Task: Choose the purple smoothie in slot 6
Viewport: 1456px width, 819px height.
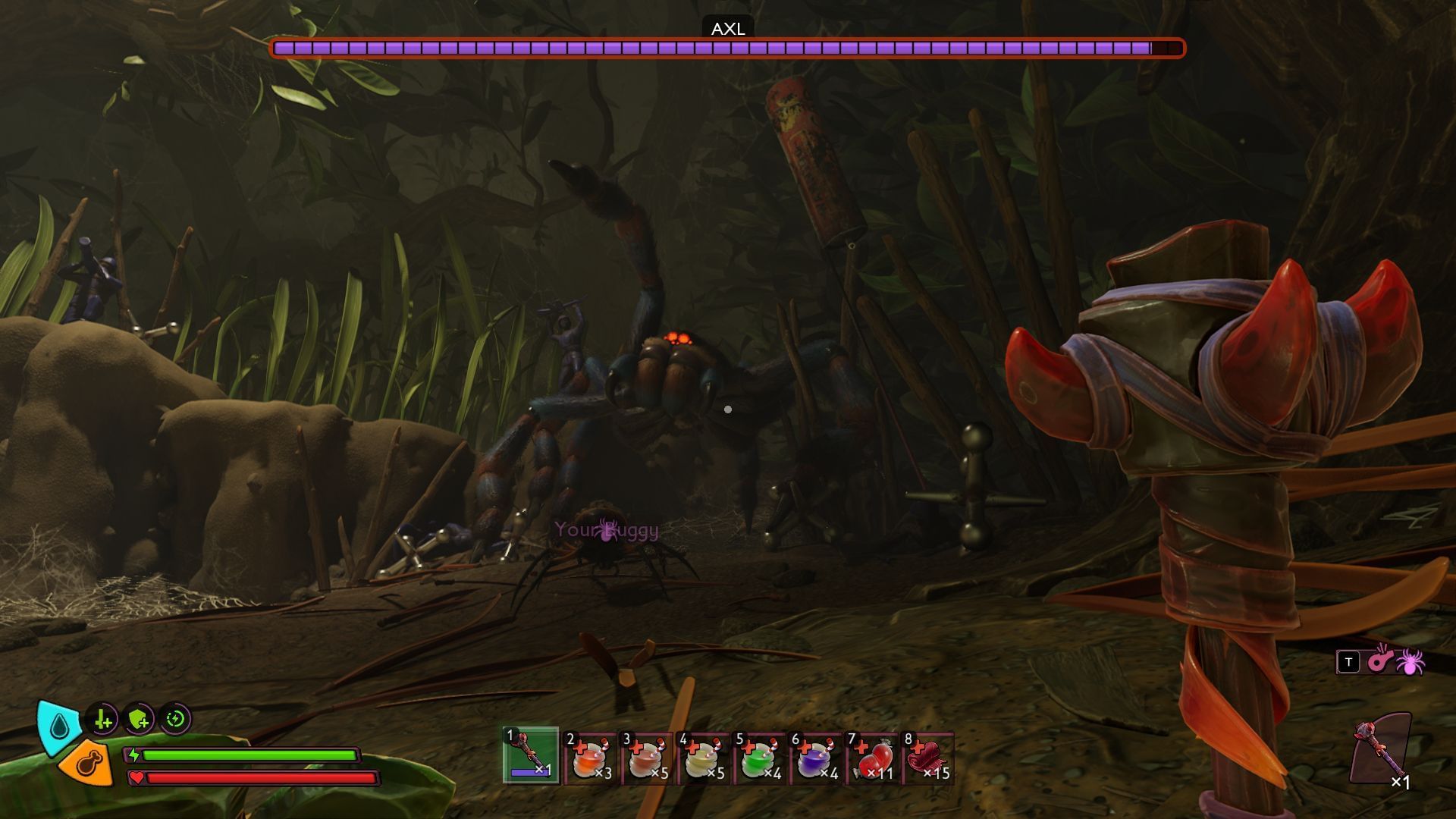Action: [815, 757]
